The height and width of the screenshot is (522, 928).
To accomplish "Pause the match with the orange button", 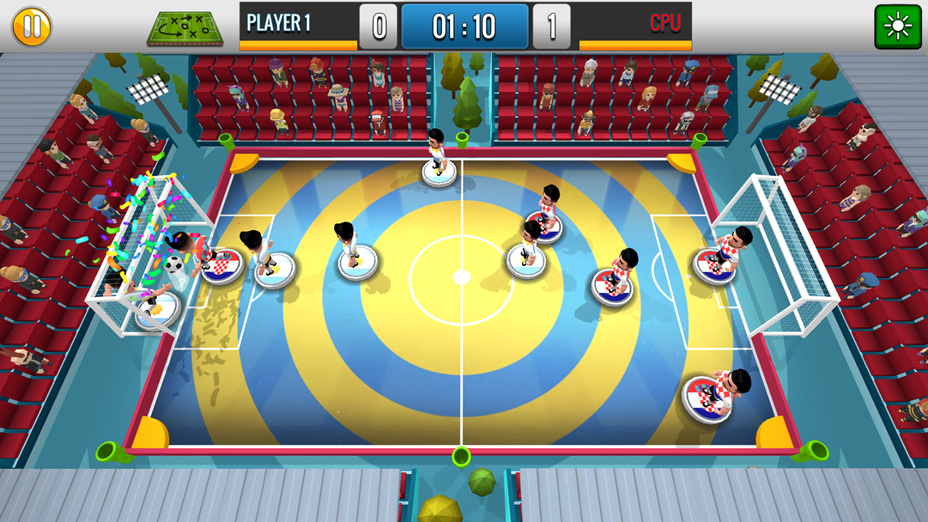I will [x=31, y=26].
